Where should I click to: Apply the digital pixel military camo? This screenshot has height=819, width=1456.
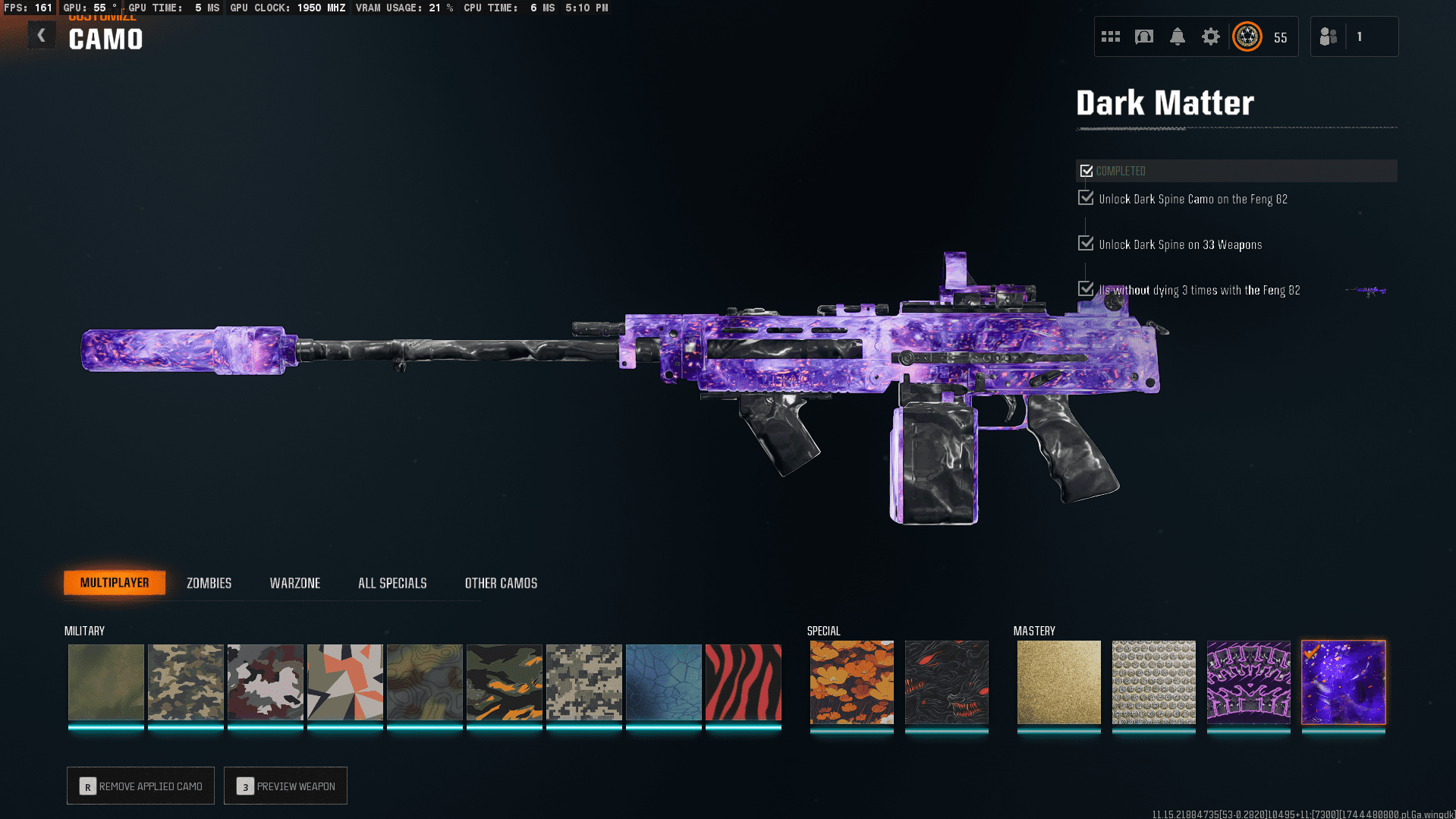pyautogui.click(x=583, y=682)
